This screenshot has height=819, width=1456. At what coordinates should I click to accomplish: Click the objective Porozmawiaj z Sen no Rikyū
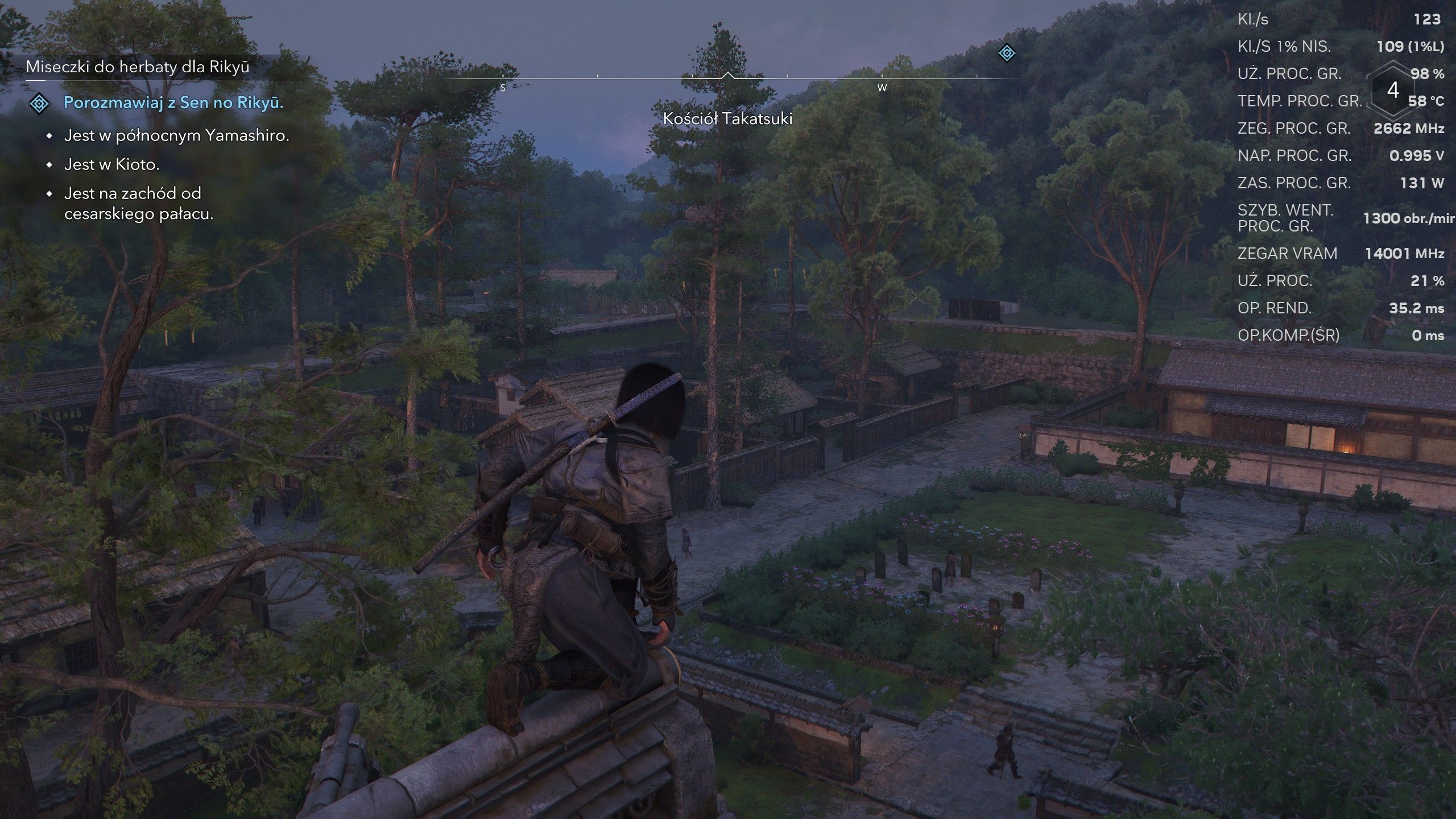(173, 102)
